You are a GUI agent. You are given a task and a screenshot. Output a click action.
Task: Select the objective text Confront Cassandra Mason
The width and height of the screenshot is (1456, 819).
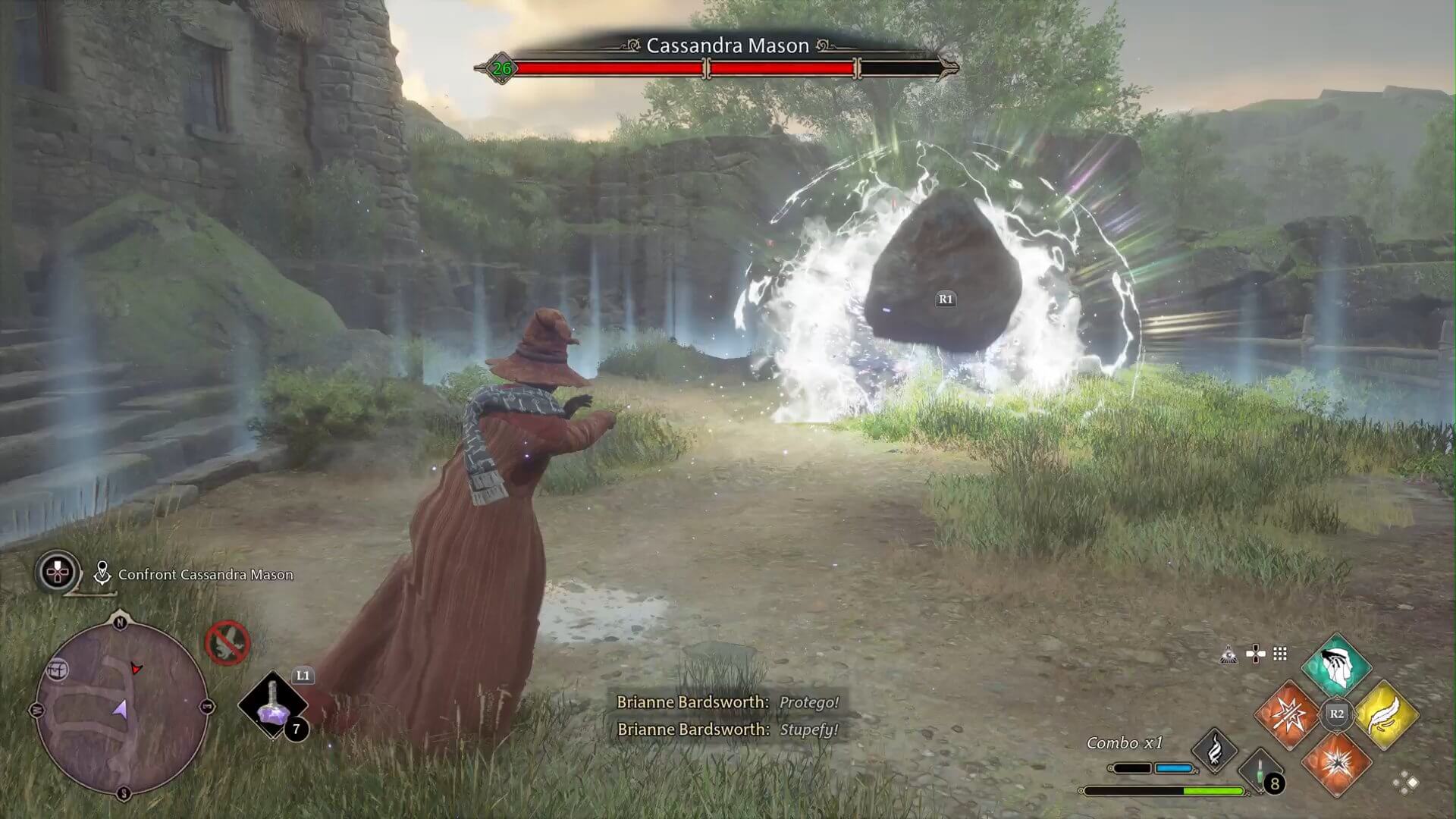(x=205, y=575)
